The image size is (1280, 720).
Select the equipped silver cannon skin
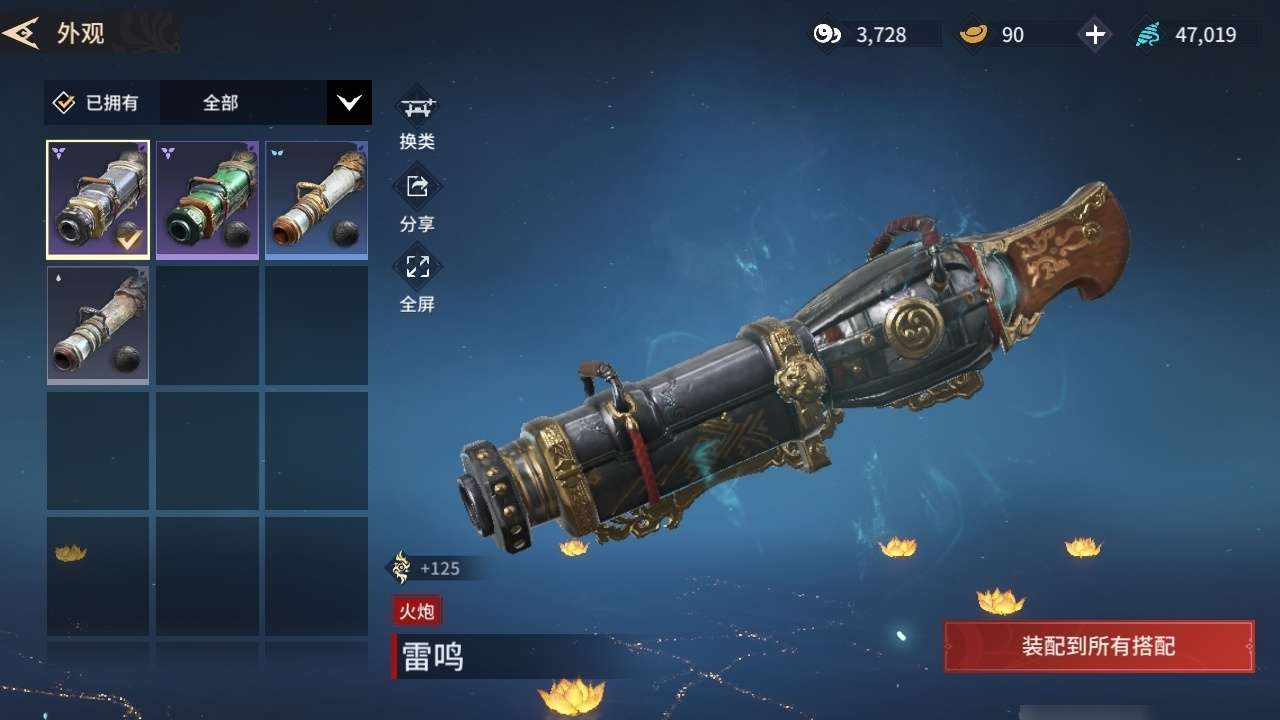(98, 200)
